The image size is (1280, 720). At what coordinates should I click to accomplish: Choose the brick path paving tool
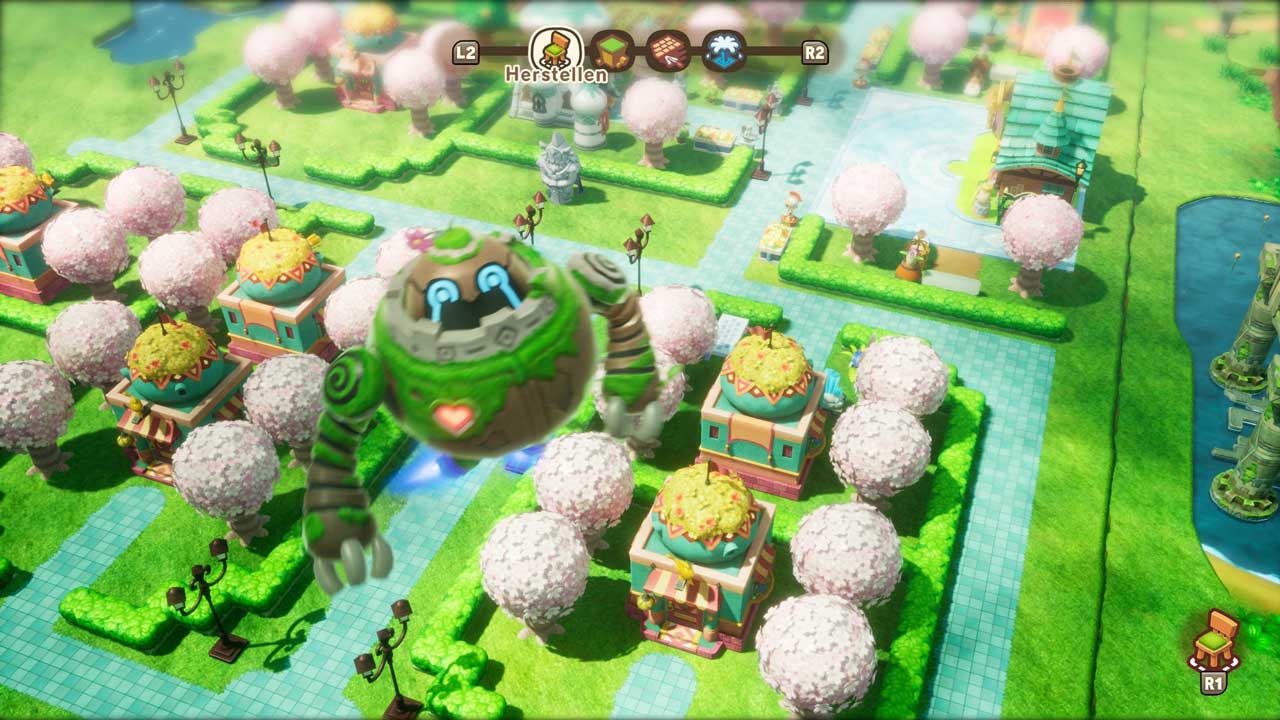click(664, 51)
